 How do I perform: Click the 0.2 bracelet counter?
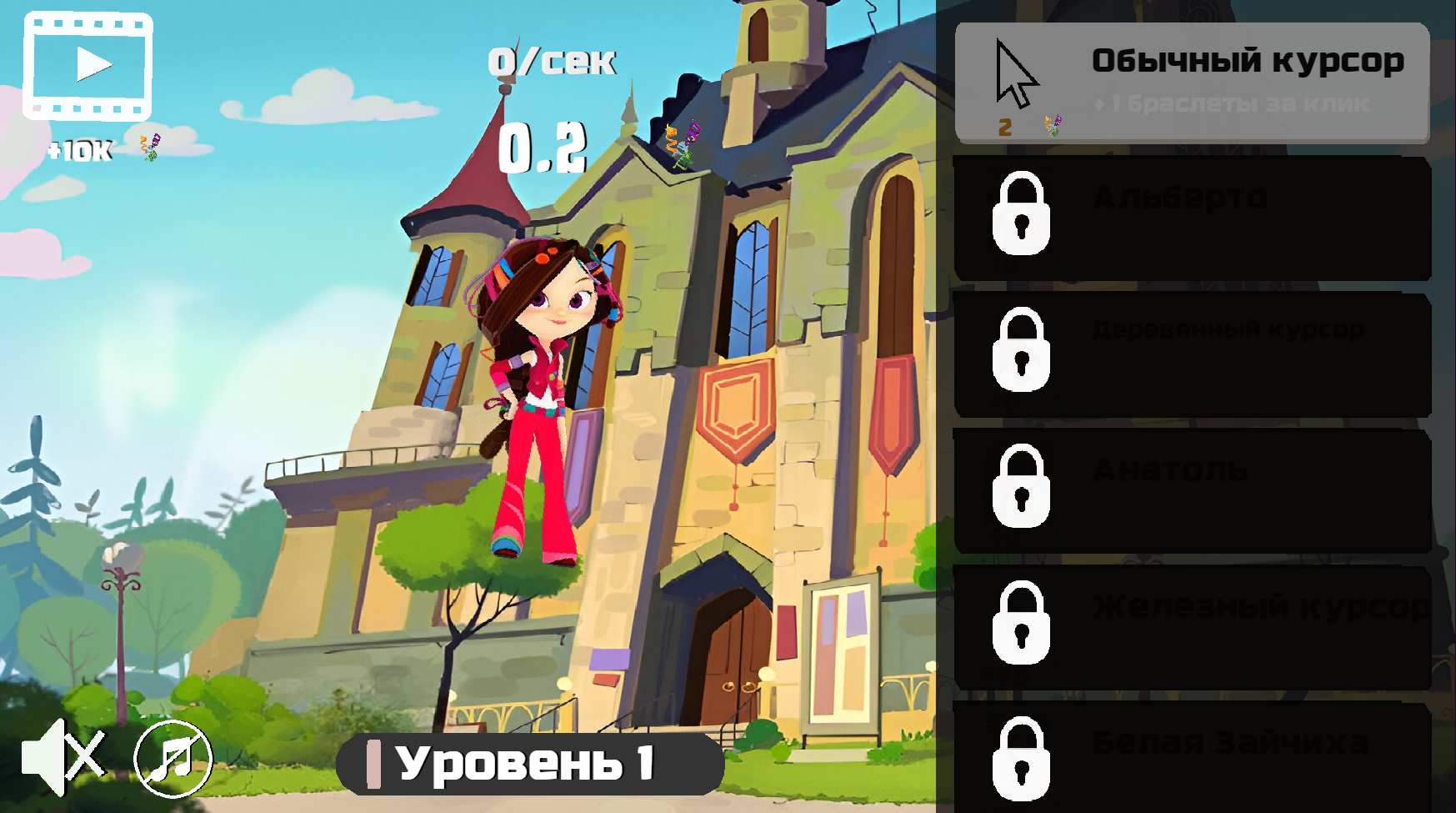[x=543, y=150]
